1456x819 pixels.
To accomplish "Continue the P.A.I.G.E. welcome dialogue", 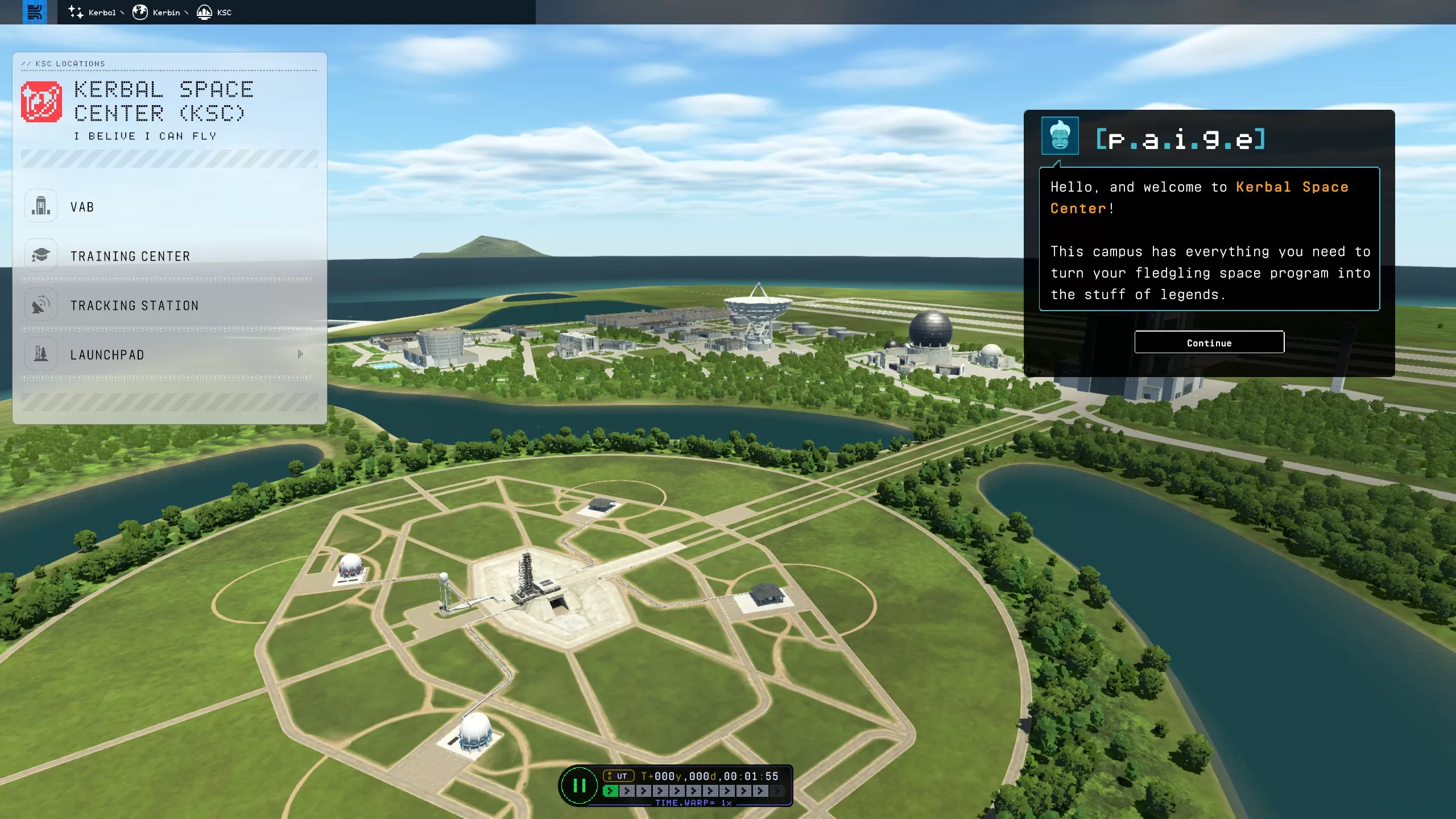I will [1209, 342].
